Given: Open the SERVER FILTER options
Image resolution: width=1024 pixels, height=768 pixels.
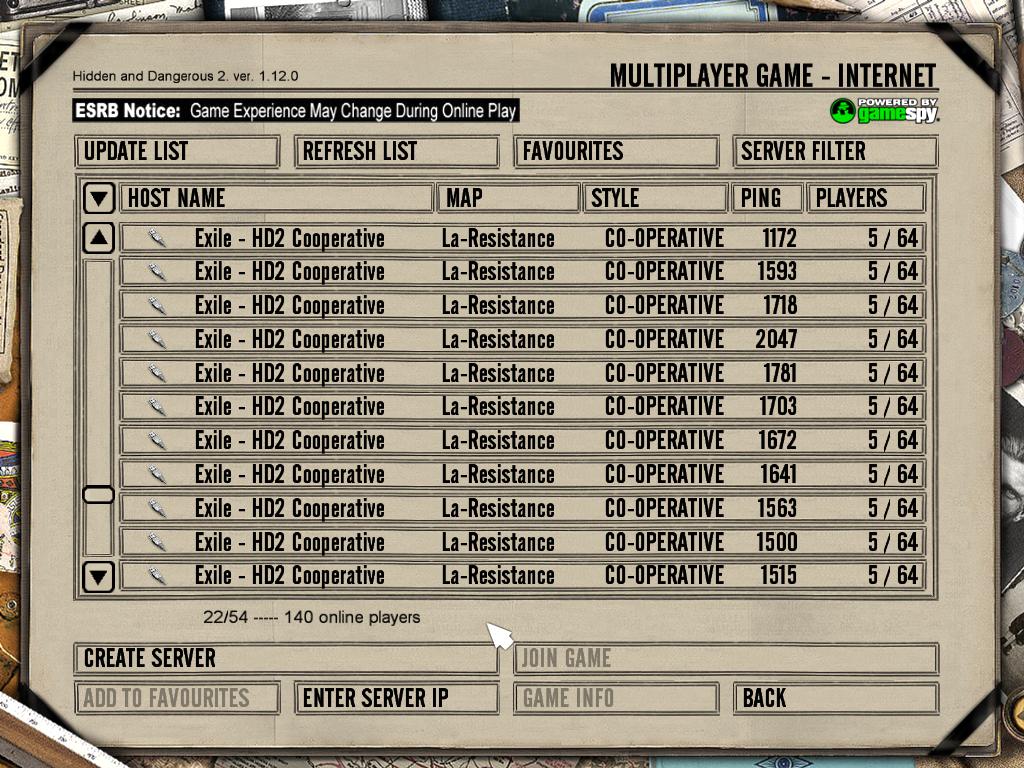Looking at the screenshot, I should 835,152.
